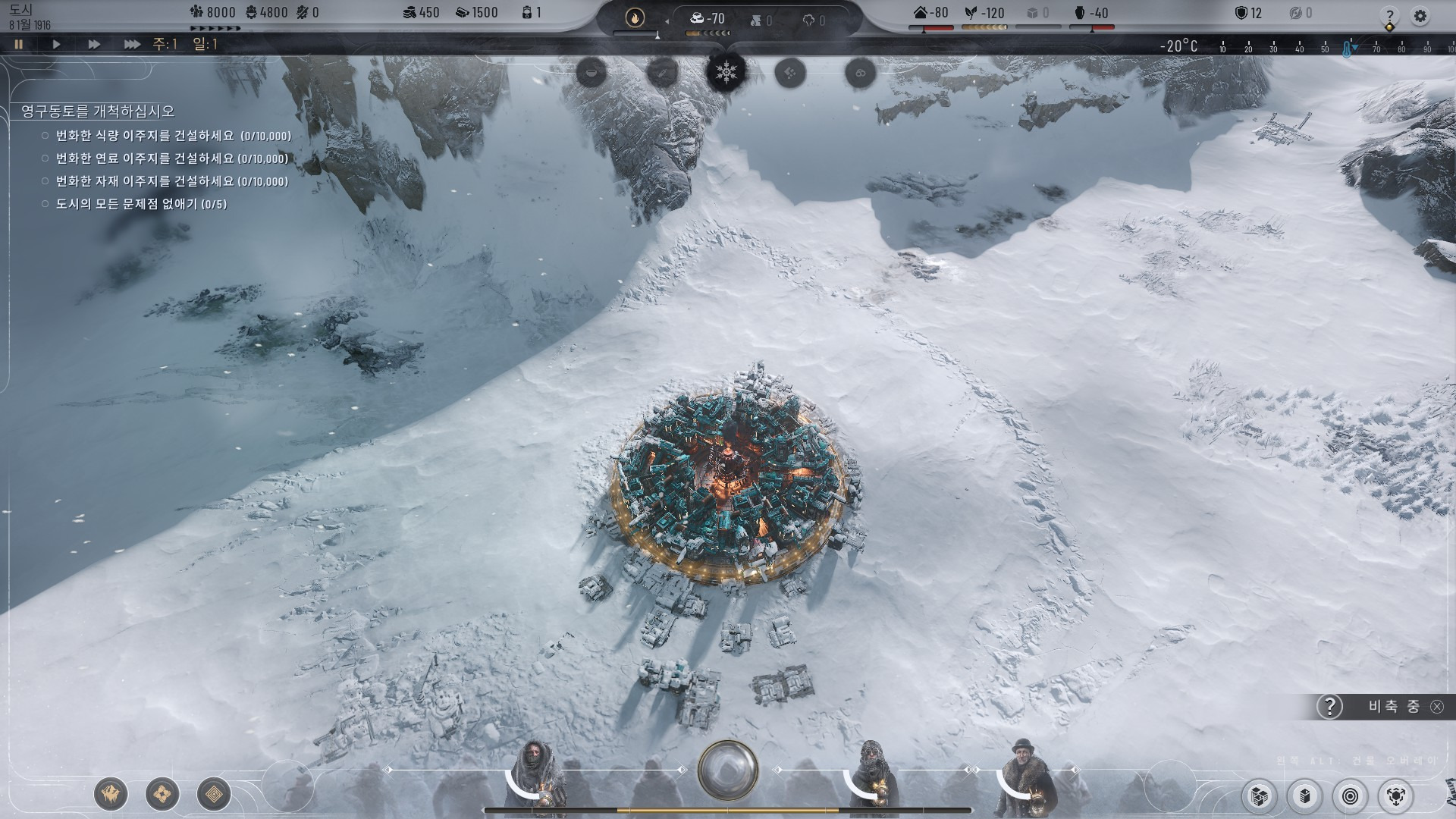Image resolution: width=1456 pixels, height=819 pixels.
Task: Close the 비축 중 notification
Action: (1436, 707)
